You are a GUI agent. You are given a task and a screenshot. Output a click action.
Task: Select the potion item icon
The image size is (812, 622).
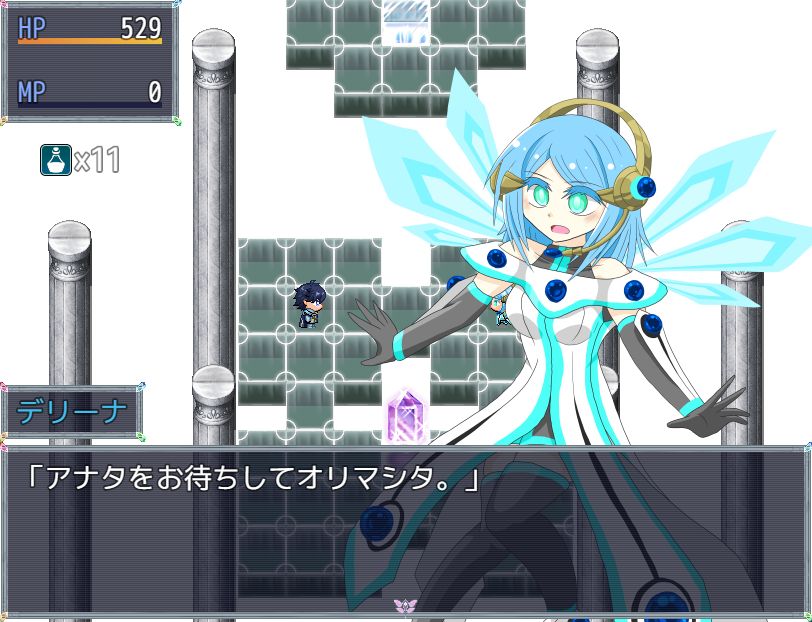[55, 159]
